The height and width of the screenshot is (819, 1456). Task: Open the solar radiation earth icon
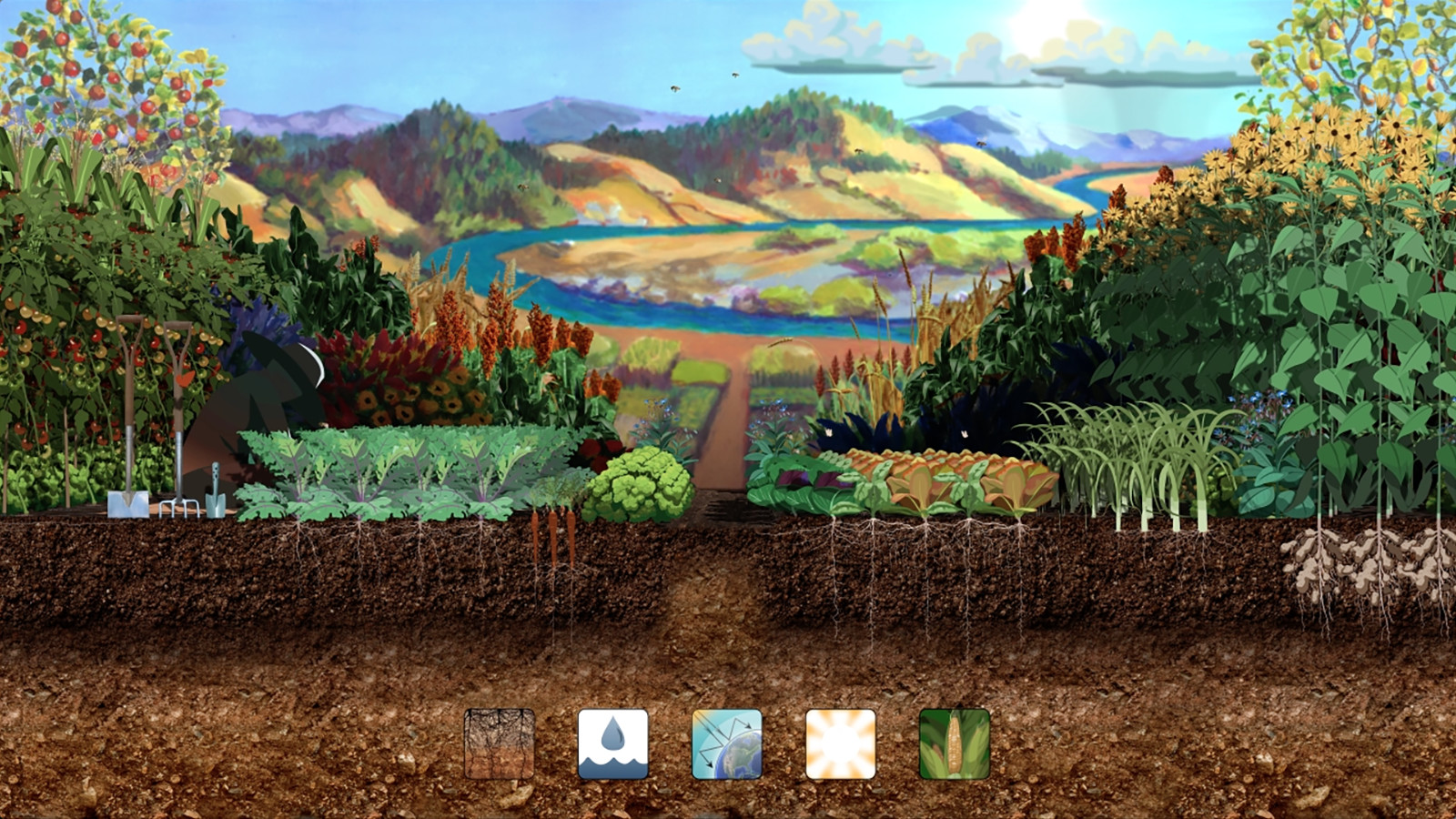(728, 743)
